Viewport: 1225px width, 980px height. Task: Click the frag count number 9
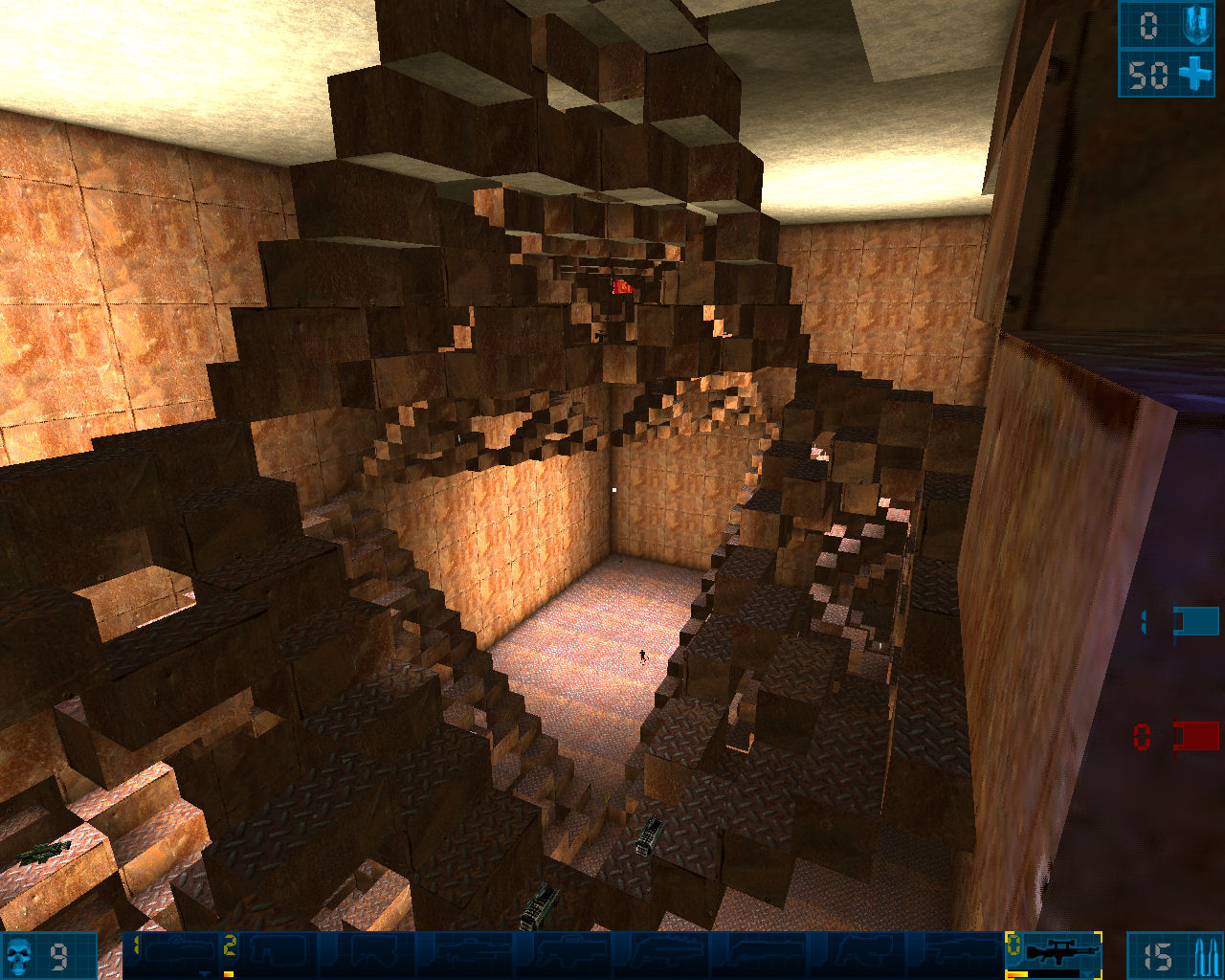coord(57,957)
